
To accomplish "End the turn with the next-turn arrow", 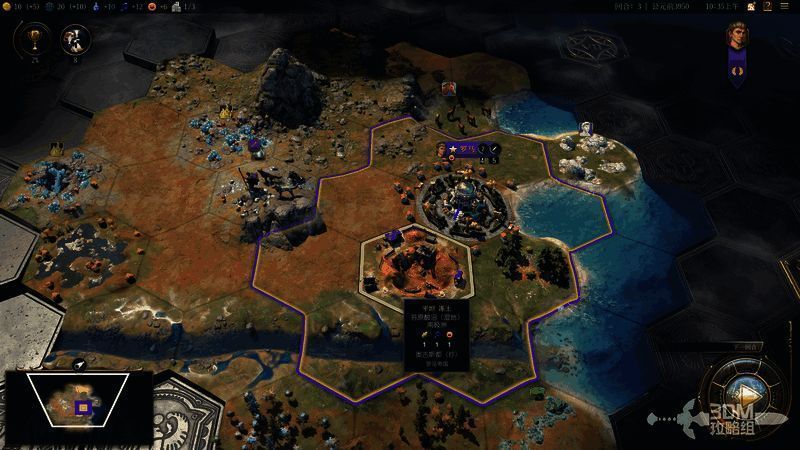I will [743, 393].
